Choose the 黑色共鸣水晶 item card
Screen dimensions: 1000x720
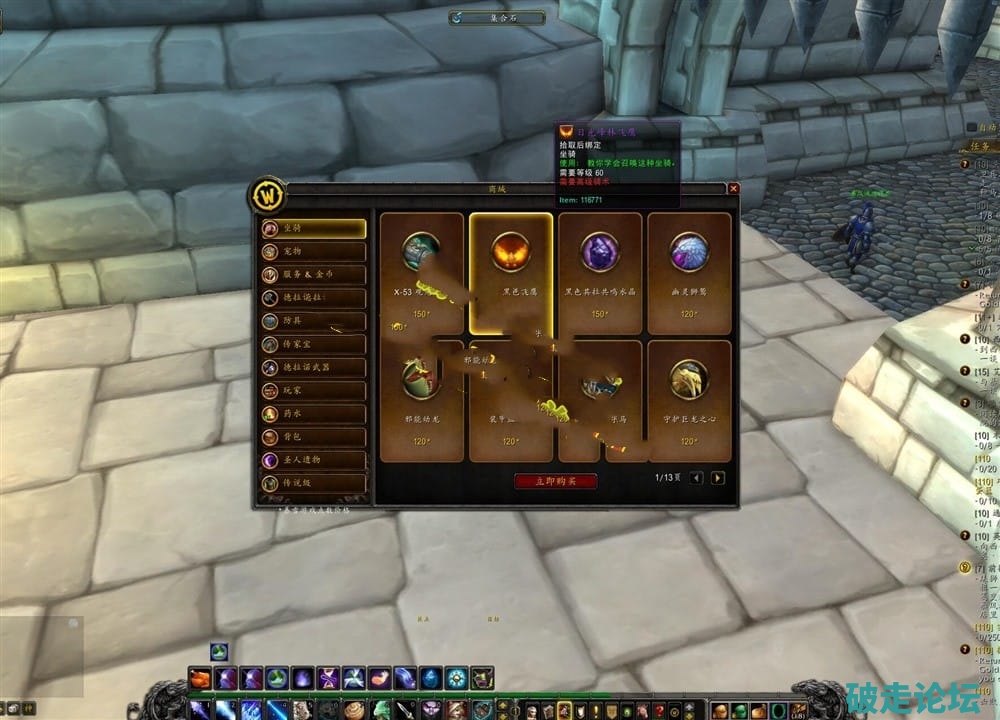pyautogui.click(x=600, y=273)
